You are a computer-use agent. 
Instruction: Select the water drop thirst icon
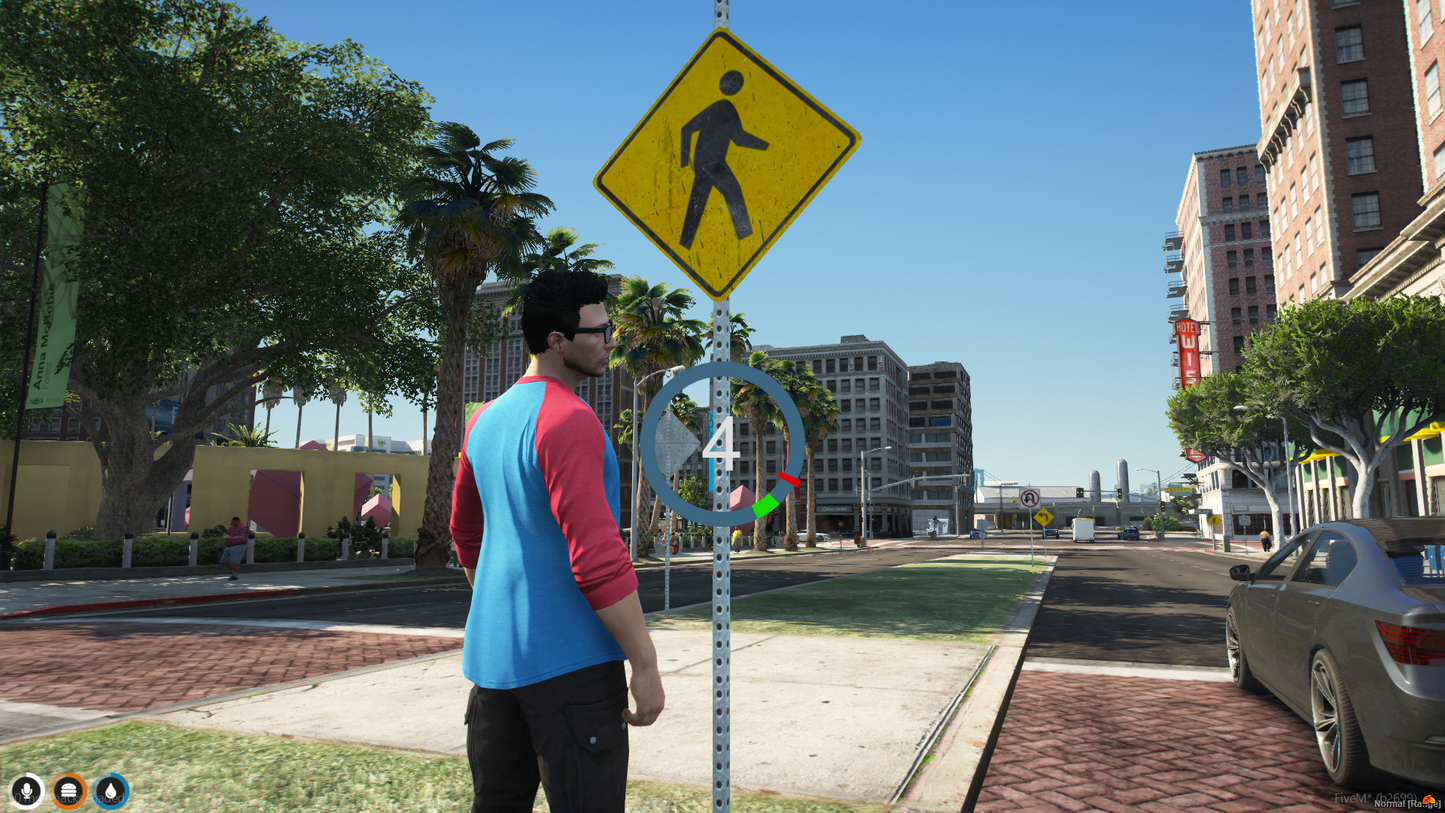(111, 791)
